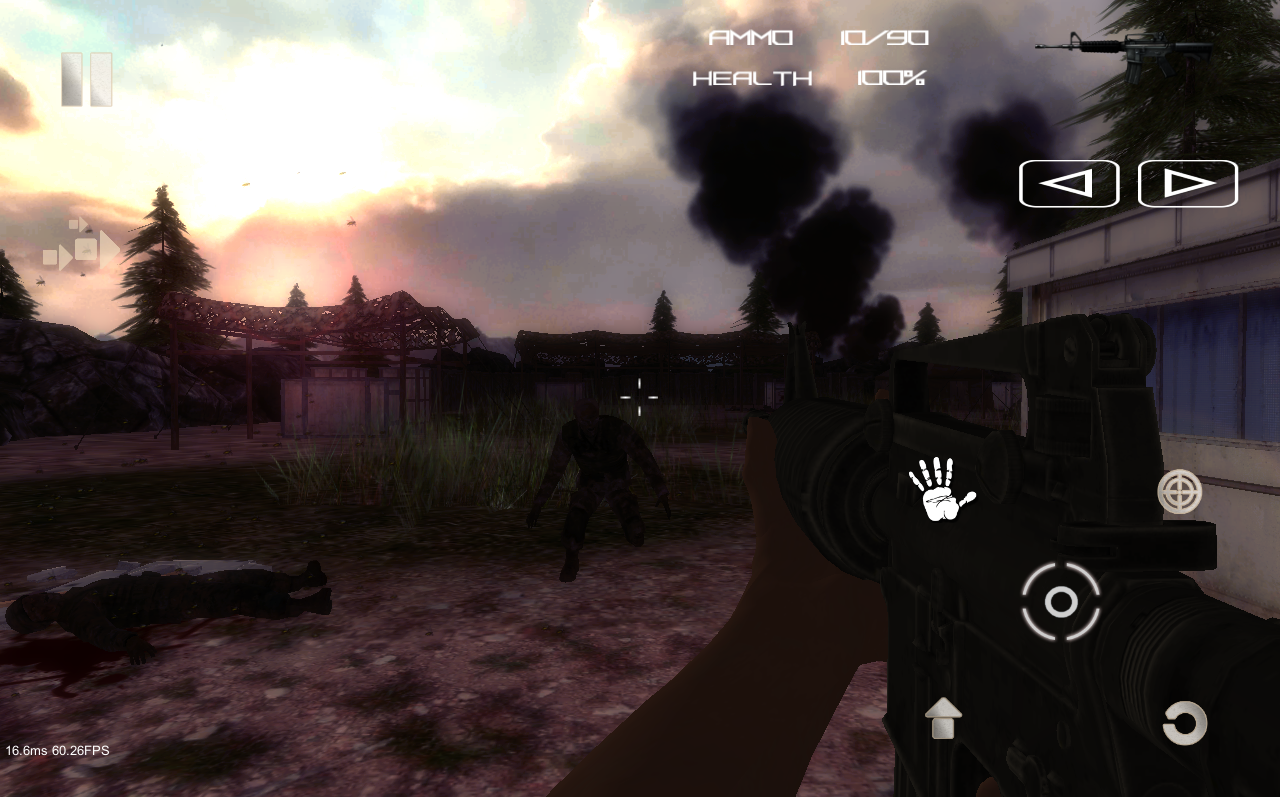Tap the scope sight icon to aim
Viewport: 1280px width, 797px height.
click(1180, 492)
